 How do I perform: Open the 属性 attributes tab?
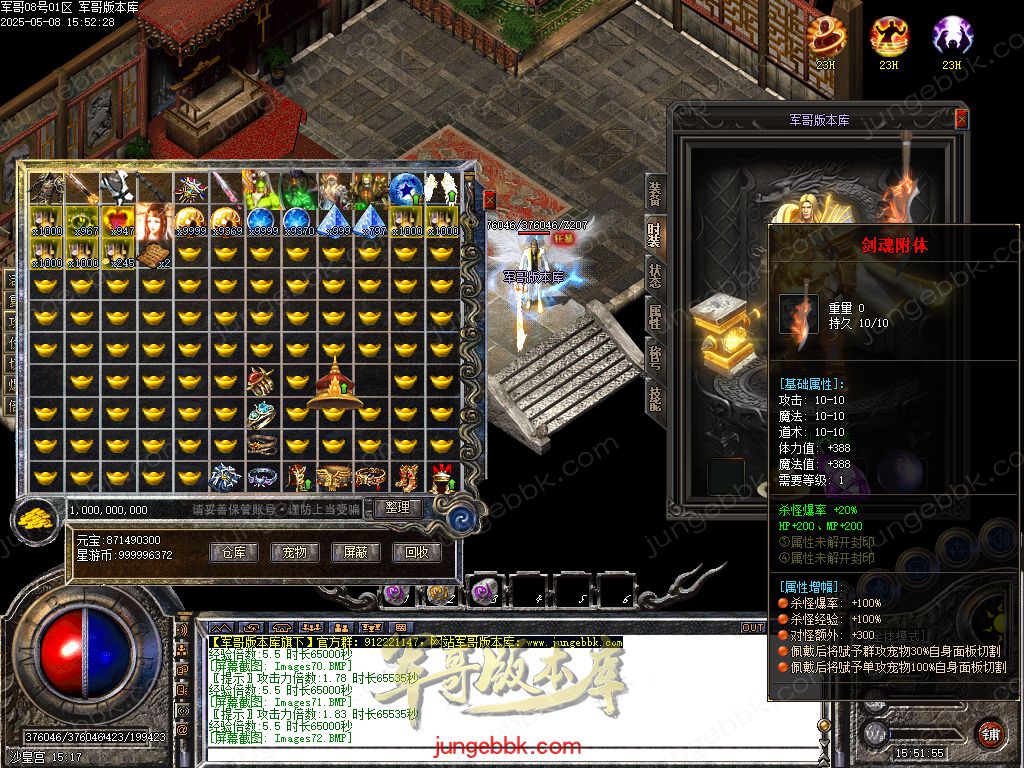click(x=654, y=316)
